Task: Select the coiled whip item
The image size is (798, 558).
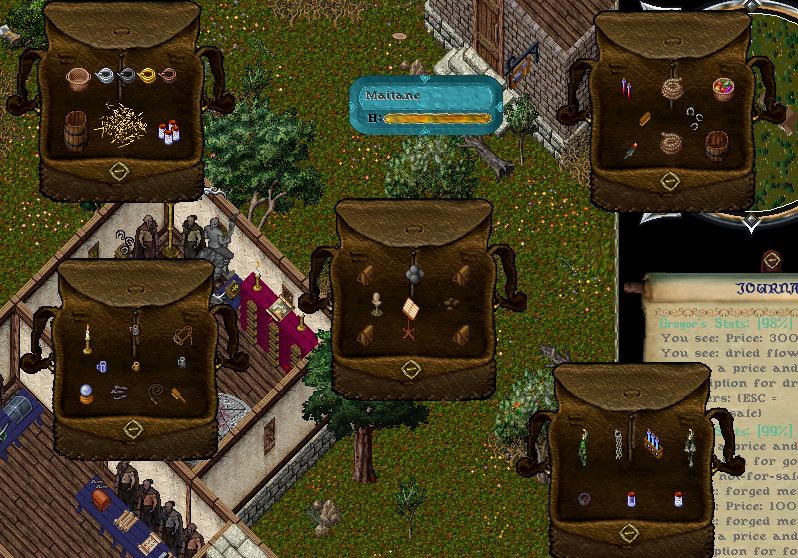Action: (157, 392)
